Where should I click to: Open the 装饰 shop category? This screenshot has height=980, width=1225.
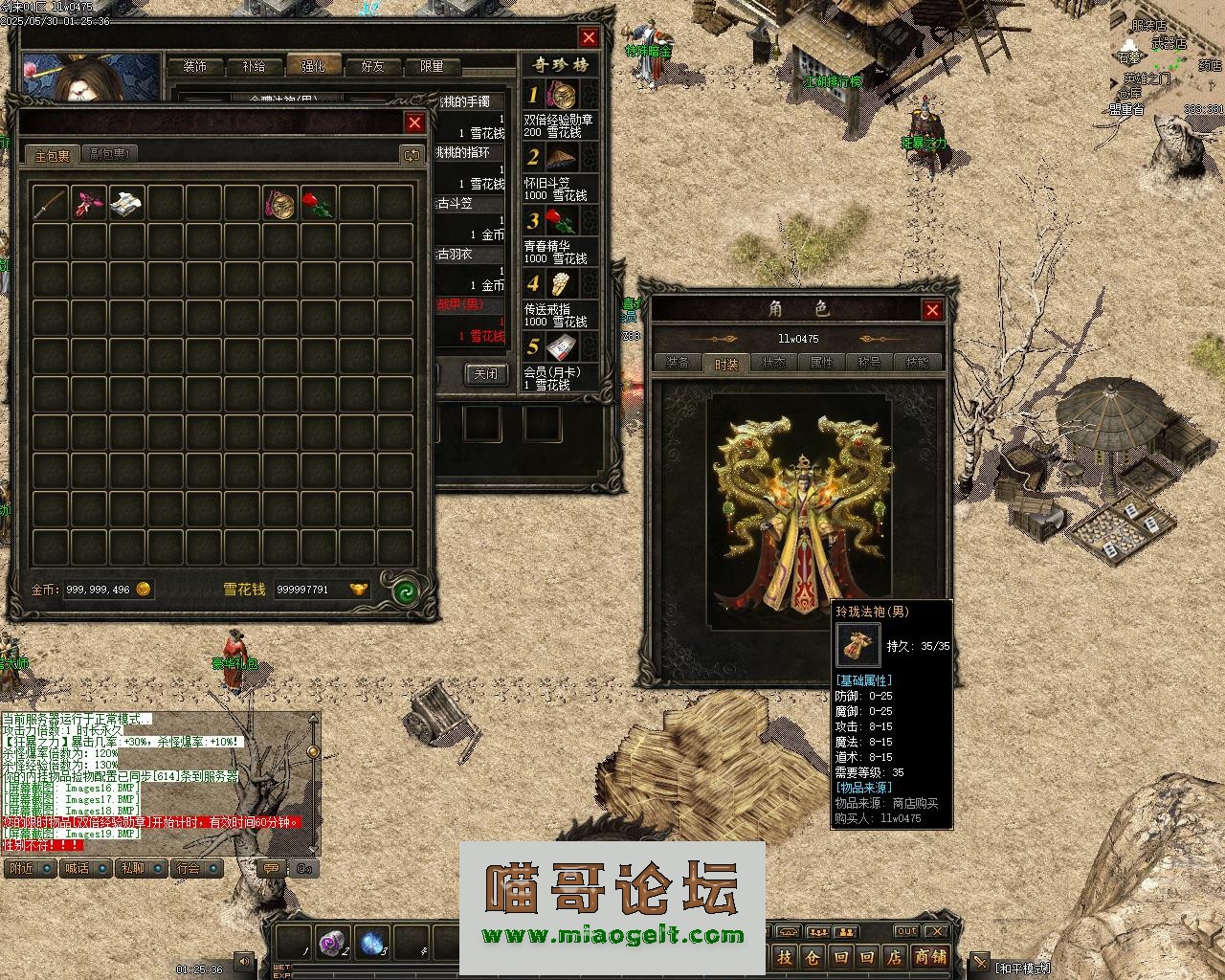[x=195, y=67]
